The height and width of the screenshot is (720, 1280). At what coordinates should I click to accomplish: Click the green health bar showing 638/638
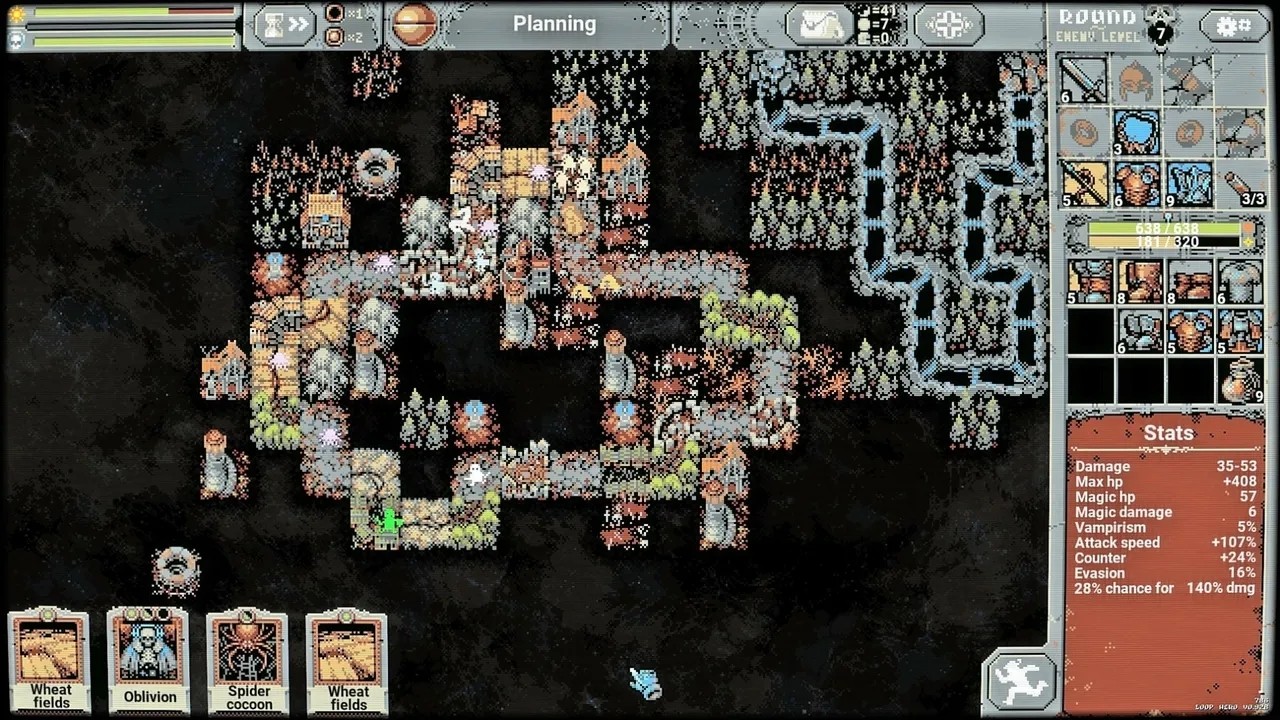(x=1165, y=229)
